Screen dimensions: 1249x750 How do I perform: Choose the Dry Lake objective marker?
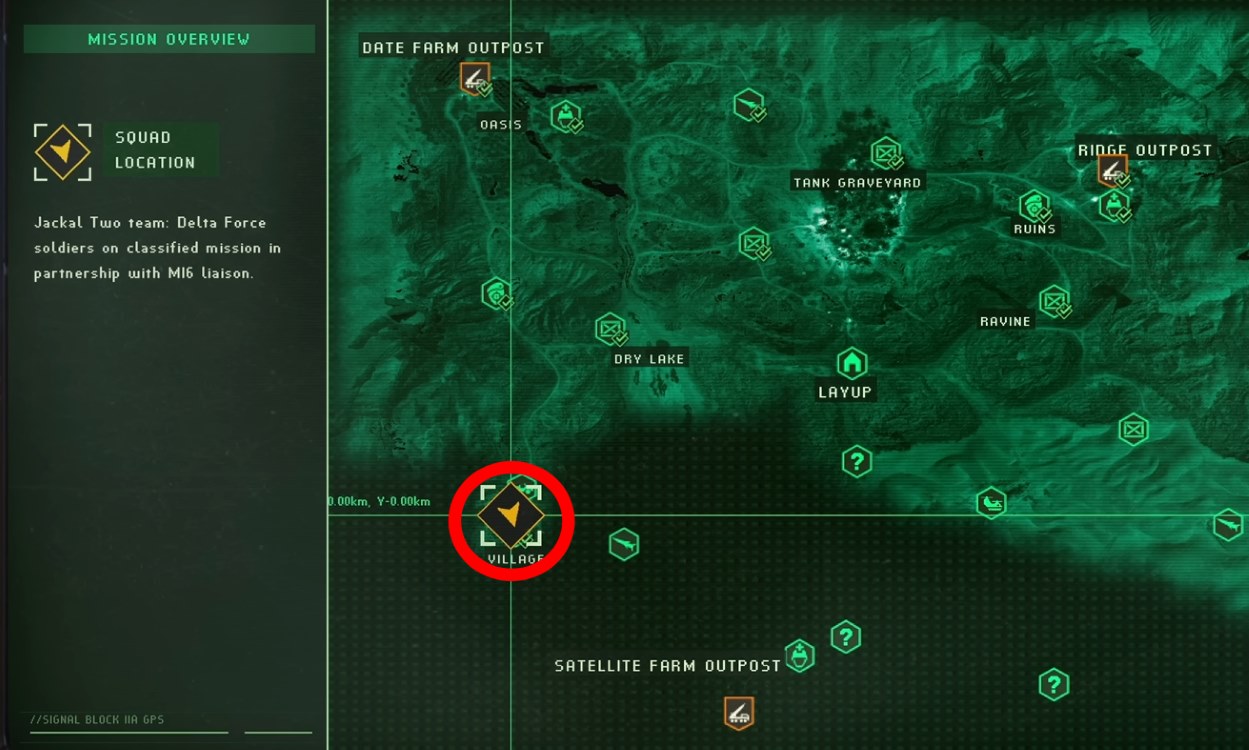(609, 328)
